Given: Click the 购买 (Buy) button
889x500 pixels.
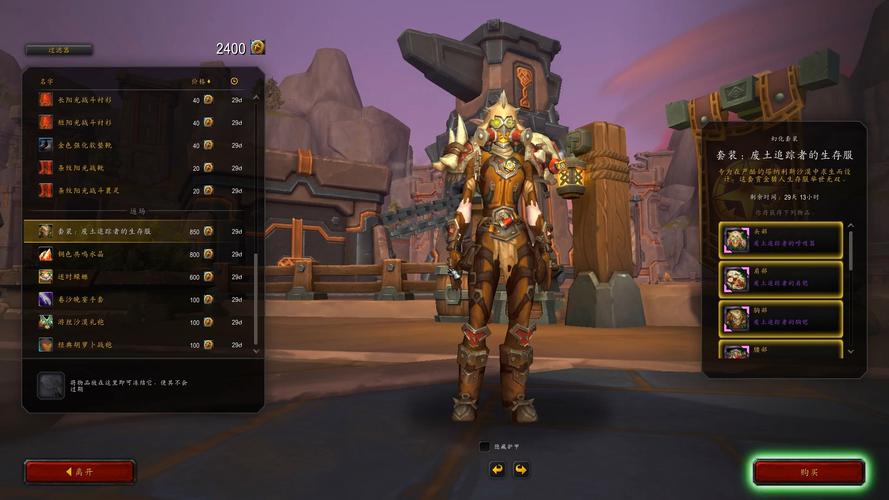Looking at the screenshot, I should (x=809, y=472).
